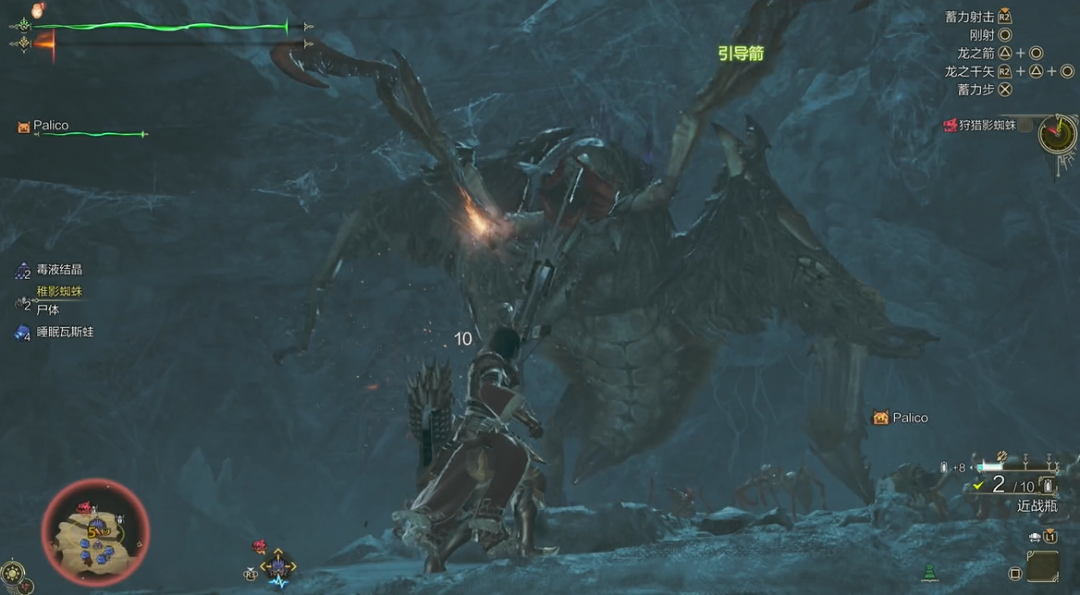Open the circular minimap
Image resolution: width=1080 pixels, height=595 pixels.
pos(95,531)
